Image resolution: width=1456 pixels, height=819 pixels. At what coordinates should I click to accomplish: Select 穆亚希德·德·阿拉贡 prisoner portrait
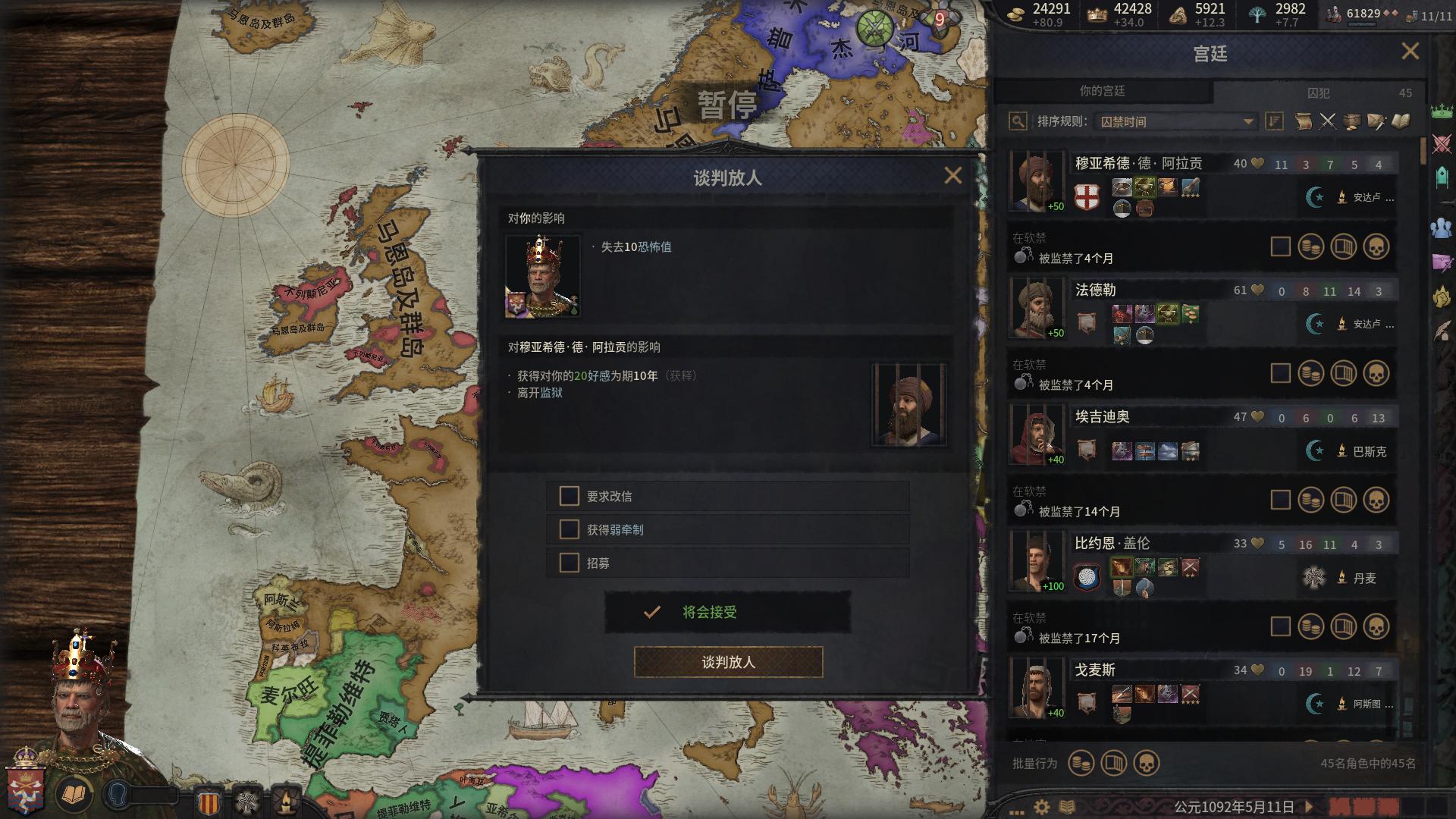point(1036,182)
